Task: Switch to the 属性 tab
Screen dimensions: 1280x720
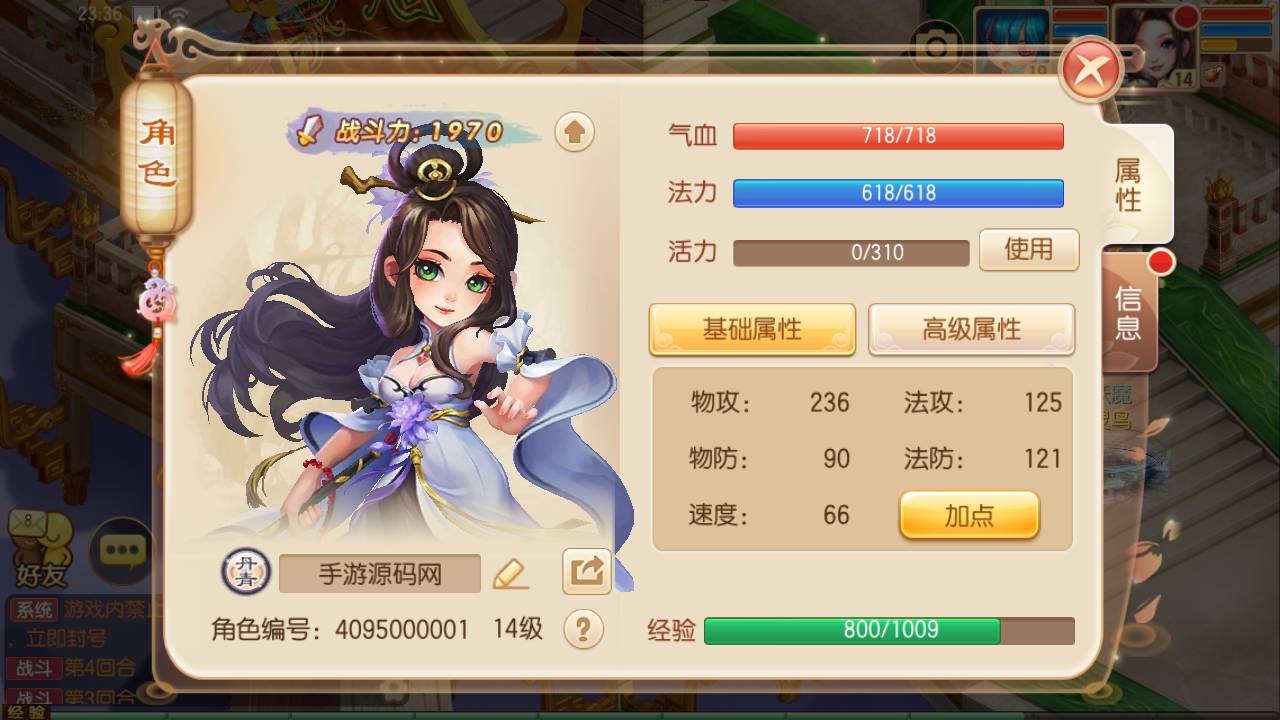Action: click(x=1128, y=185)
